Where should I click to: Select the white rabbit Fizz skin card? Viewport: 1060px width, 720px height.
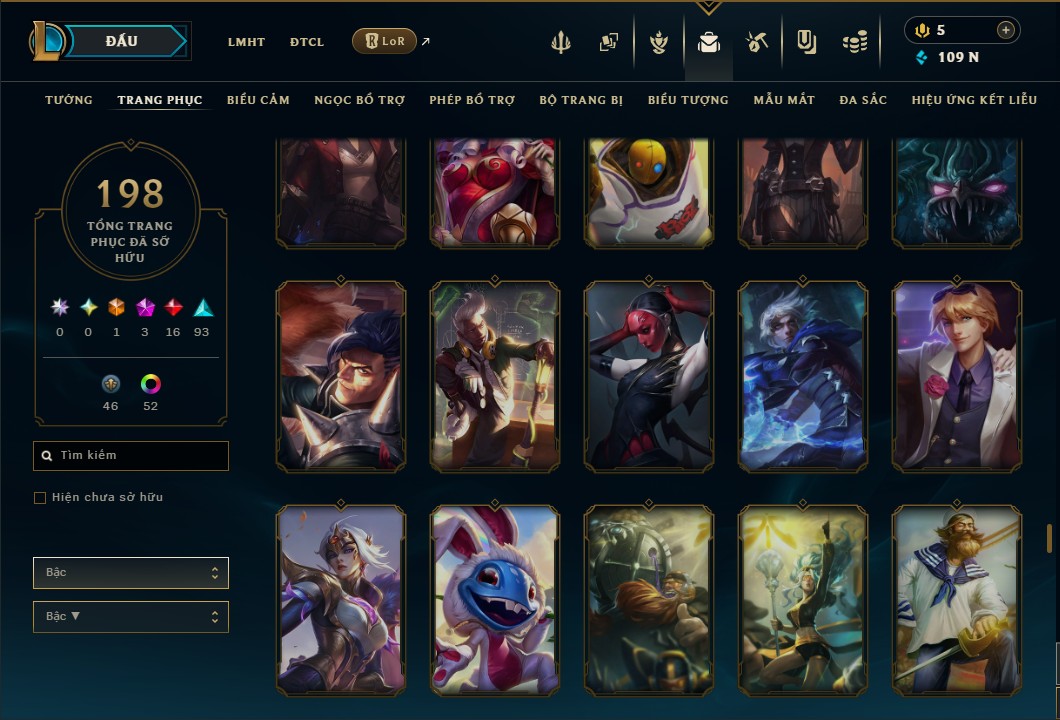[495, 600]
